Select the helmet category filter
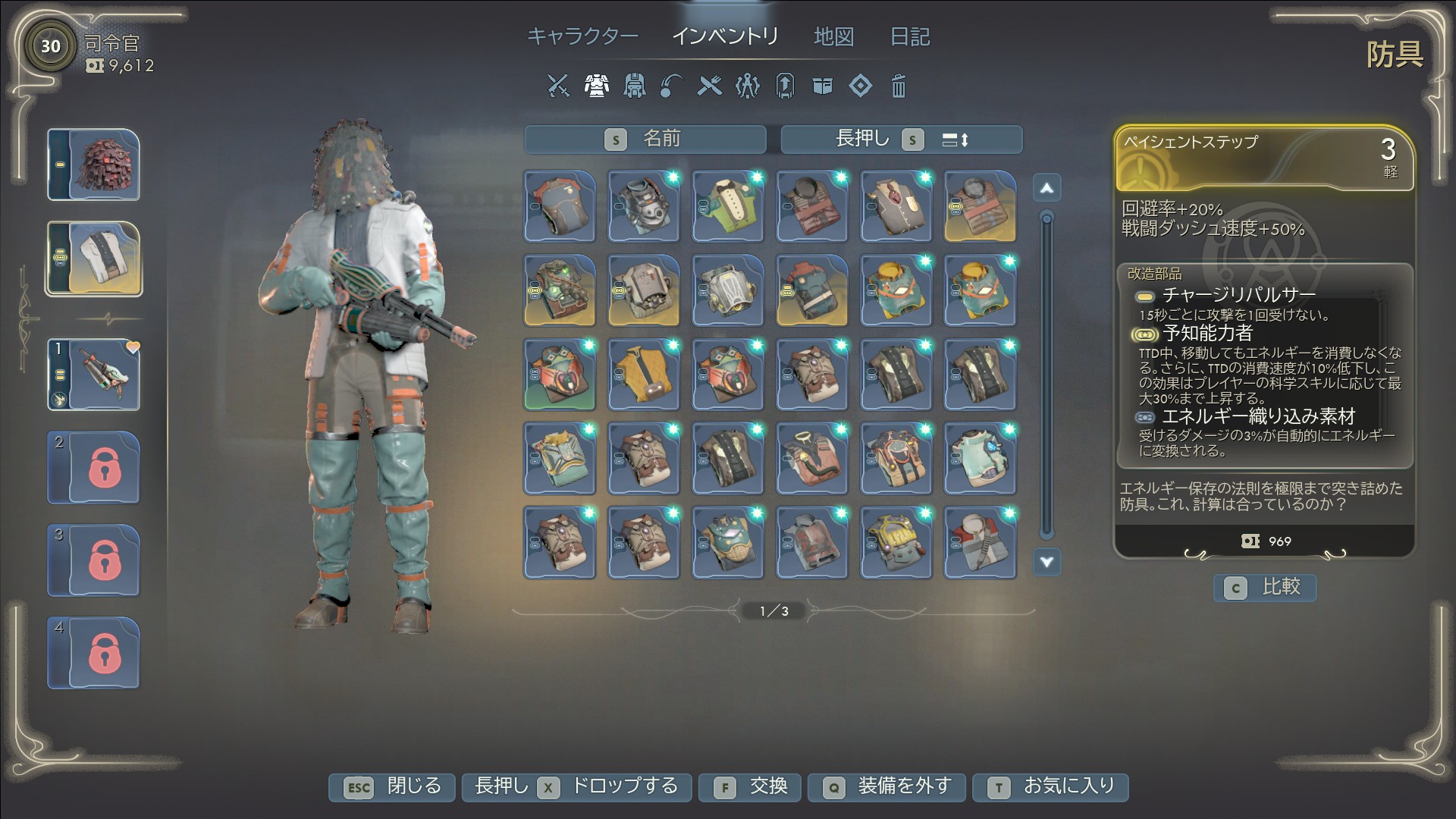The height and width of the screenshot is (819, 1456). (634, 86)
